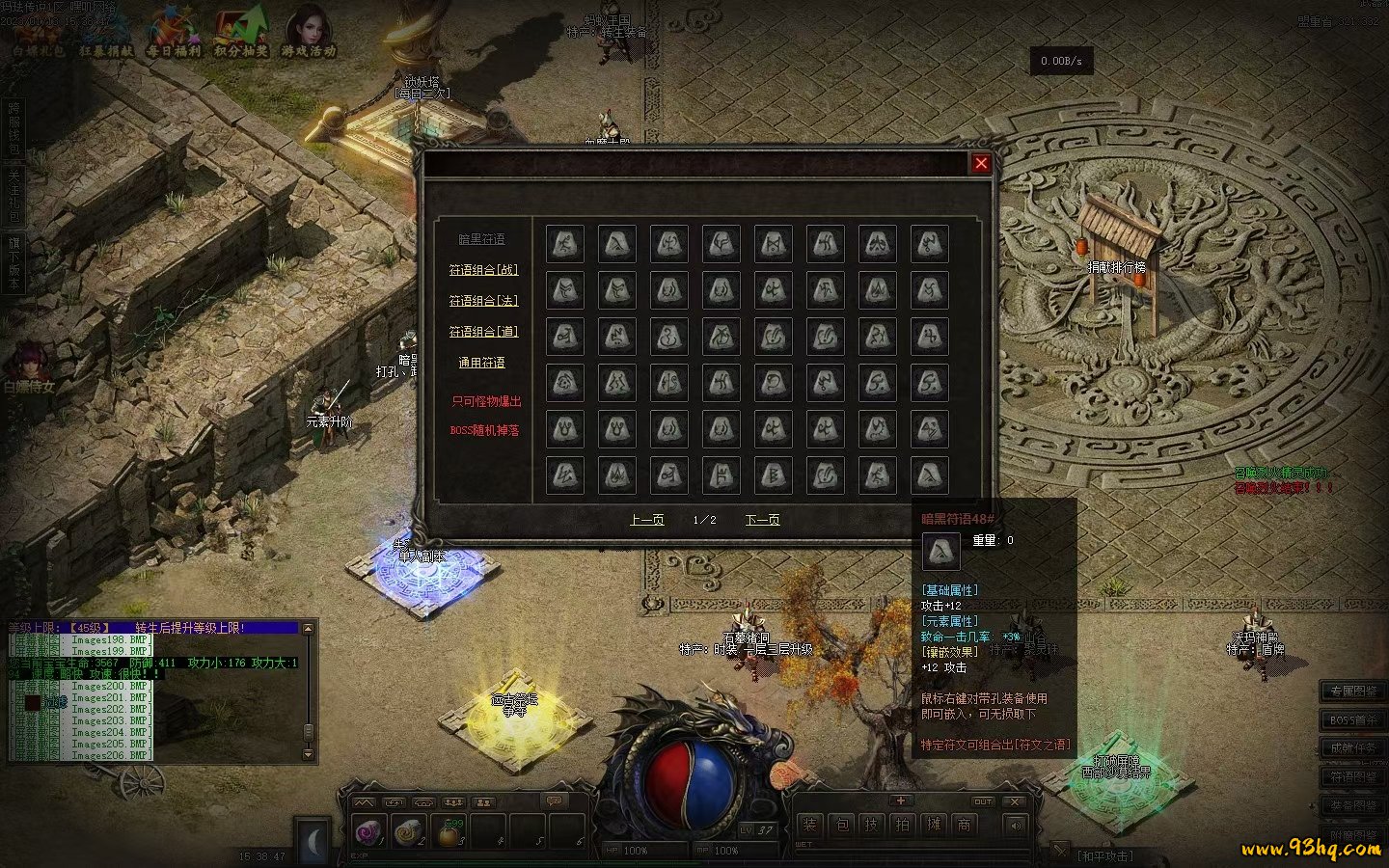Open the BOSS首杀 first-kill button

coord(1352,719)
